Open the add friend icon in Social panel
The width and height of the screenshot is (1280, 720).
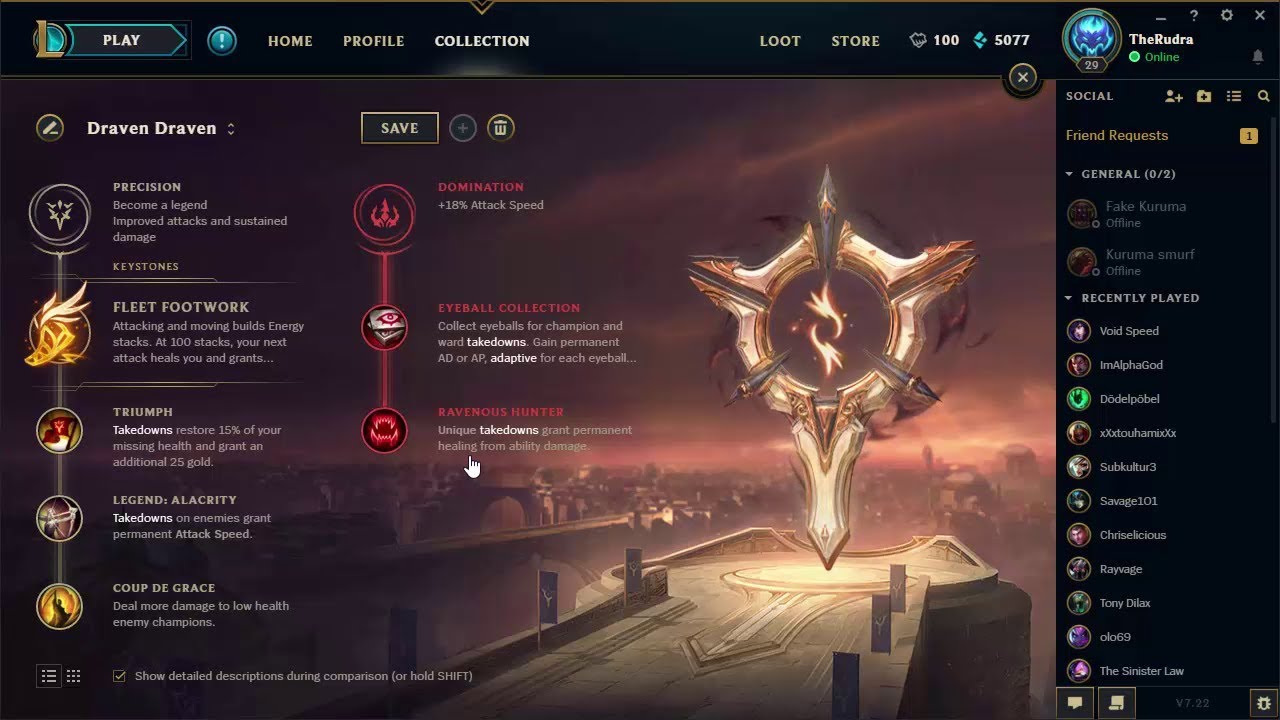pos(1174,96)
